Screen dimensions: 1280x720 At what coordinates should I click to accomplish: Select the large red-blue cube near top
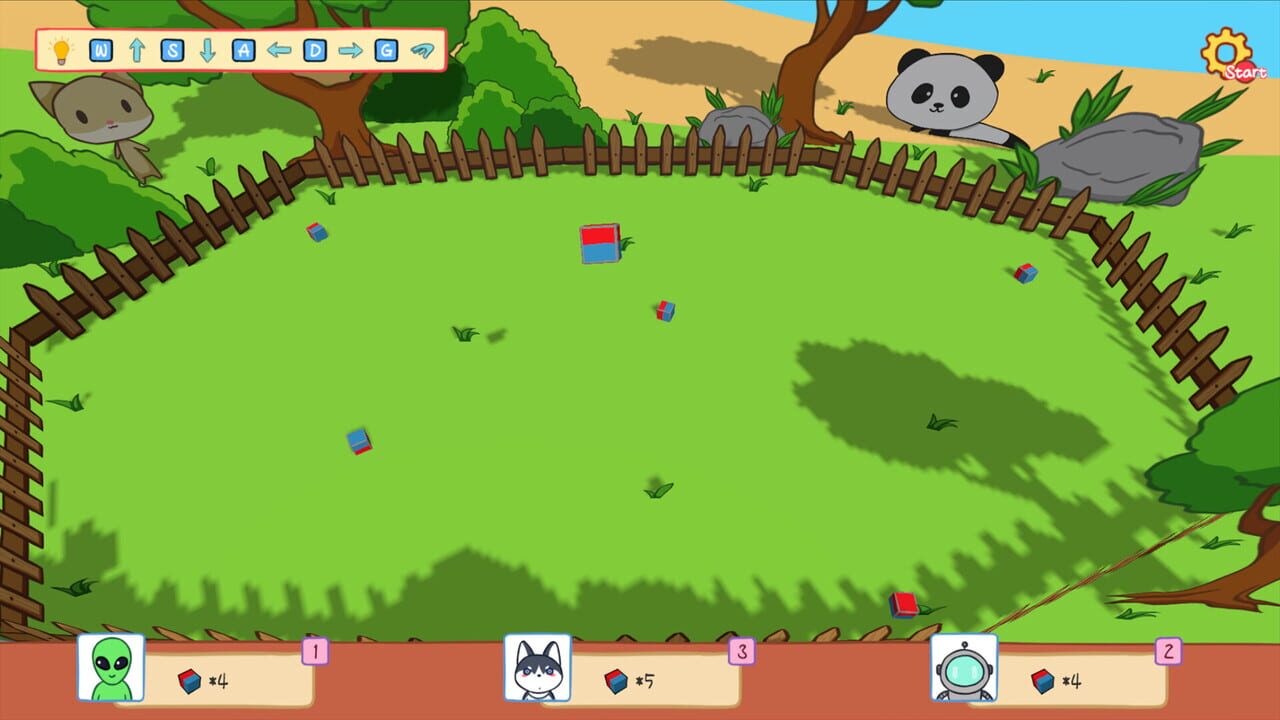(599, 243)
